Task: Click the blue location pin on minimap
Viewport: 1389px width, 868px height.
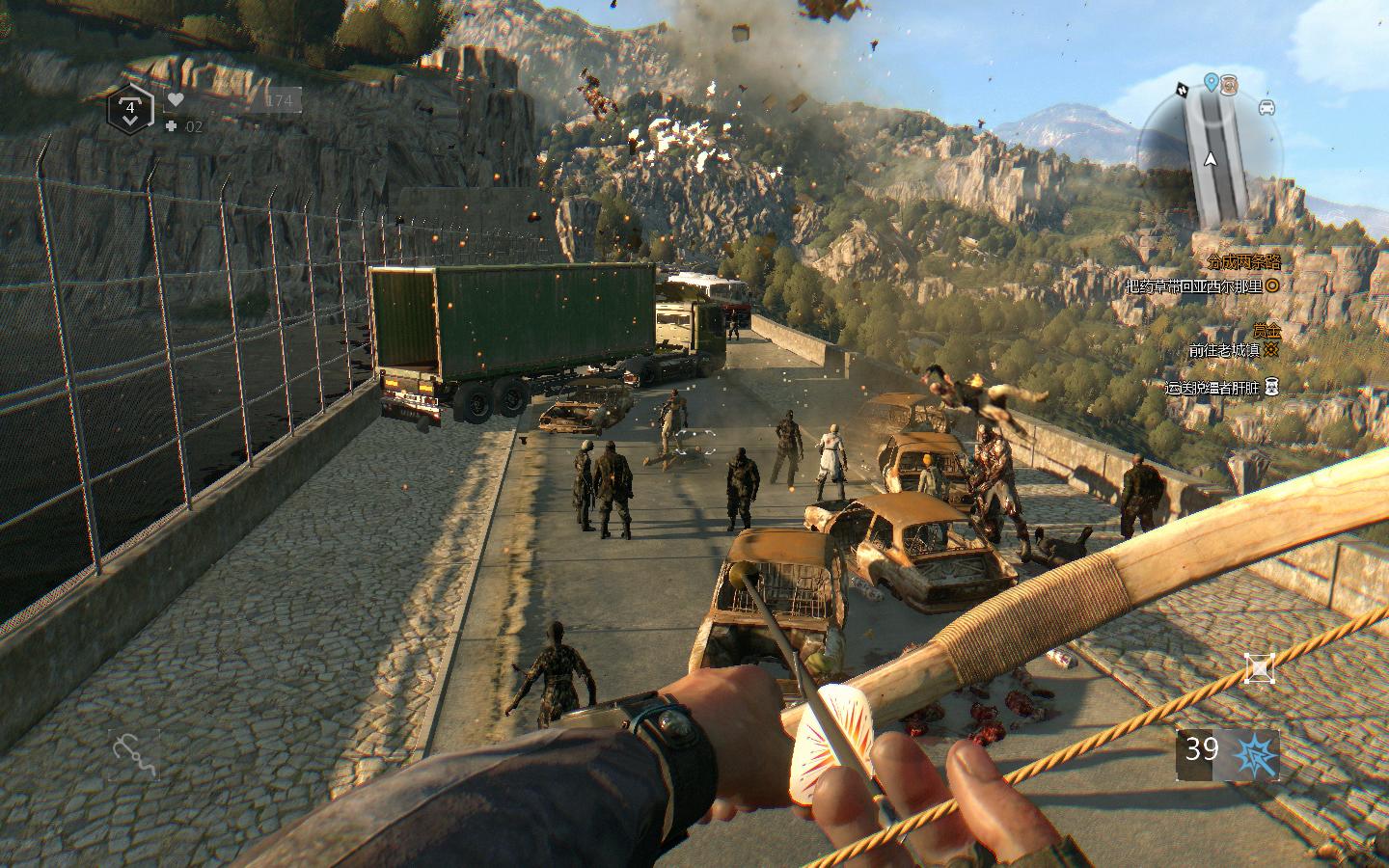Action: click(x=1211, y=82)
